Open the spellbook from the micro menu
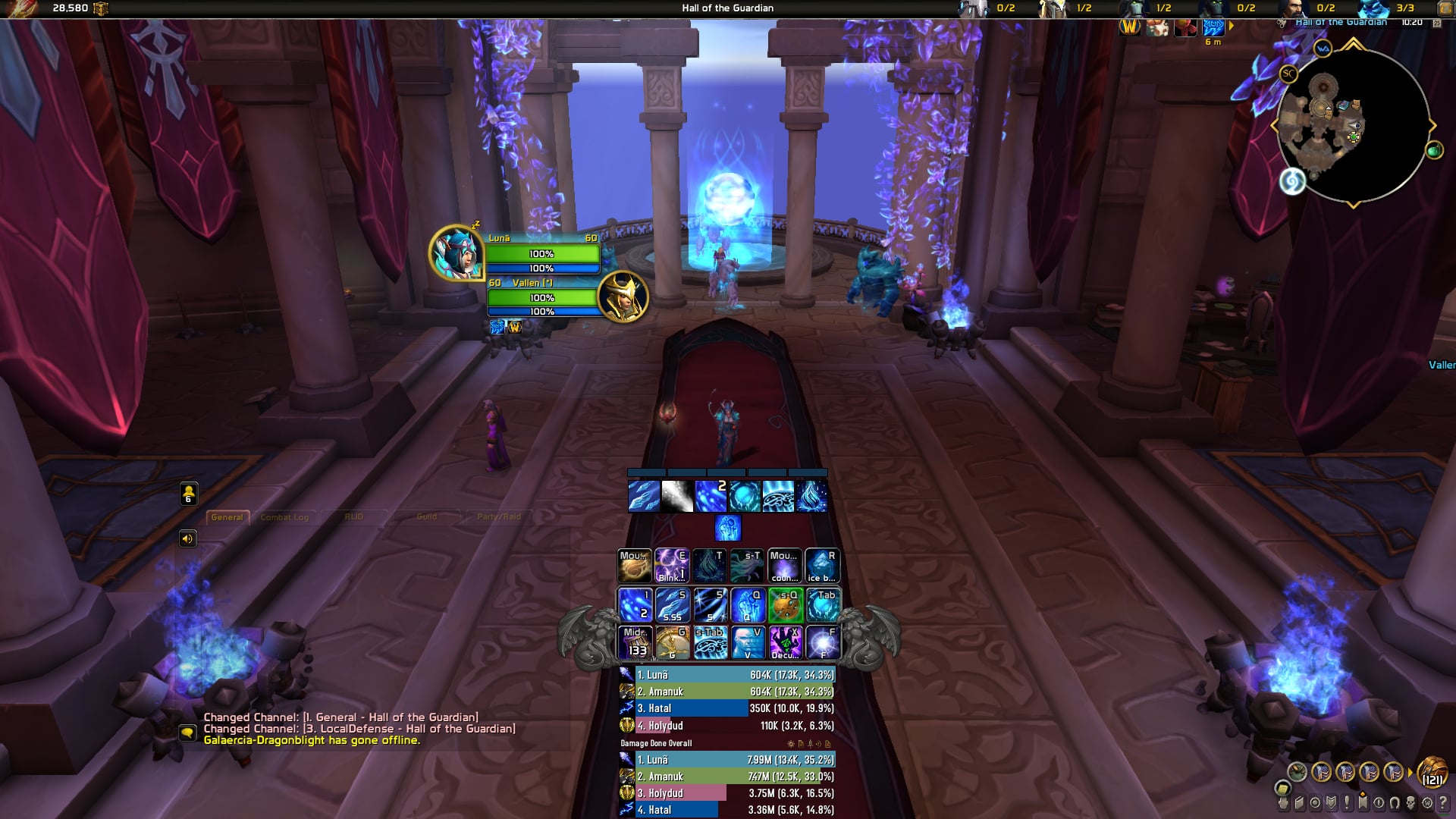 [x=1299, y=802]
